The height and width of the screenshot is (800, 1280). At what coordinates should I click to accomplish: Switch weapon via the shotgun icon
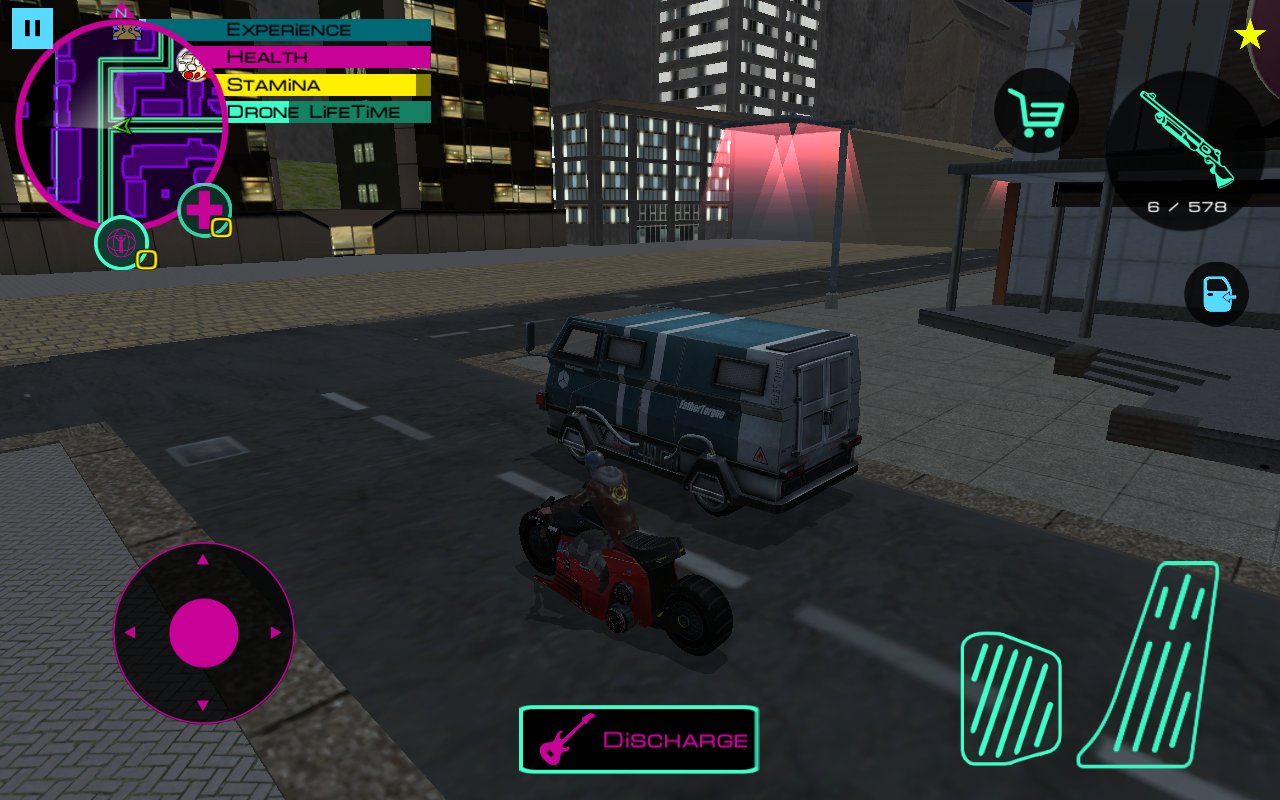[x=1186, y=140]
